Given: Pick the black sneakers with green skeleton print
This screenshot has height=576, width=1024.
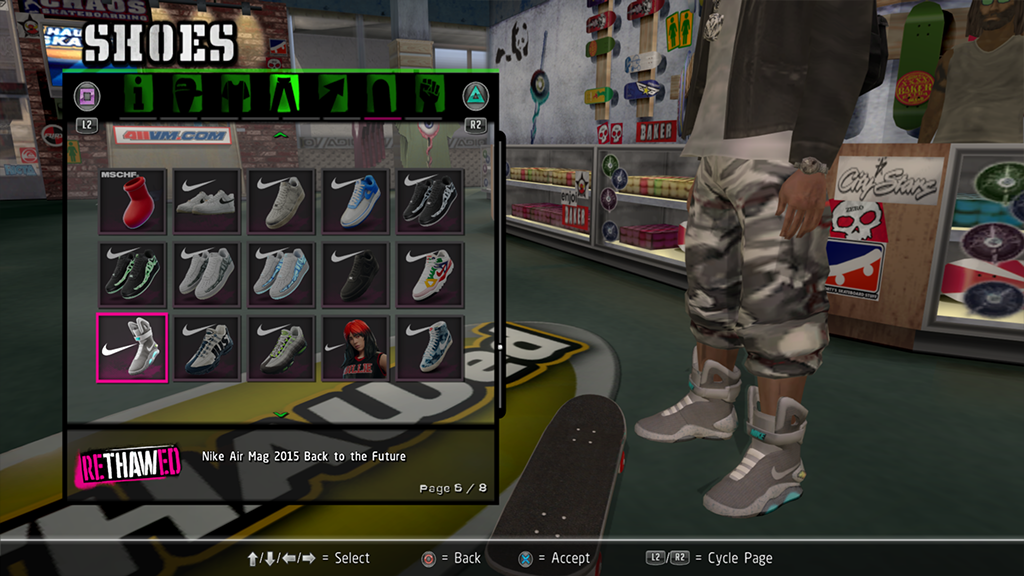Looking at the screenshot, I should pos(132,274).
